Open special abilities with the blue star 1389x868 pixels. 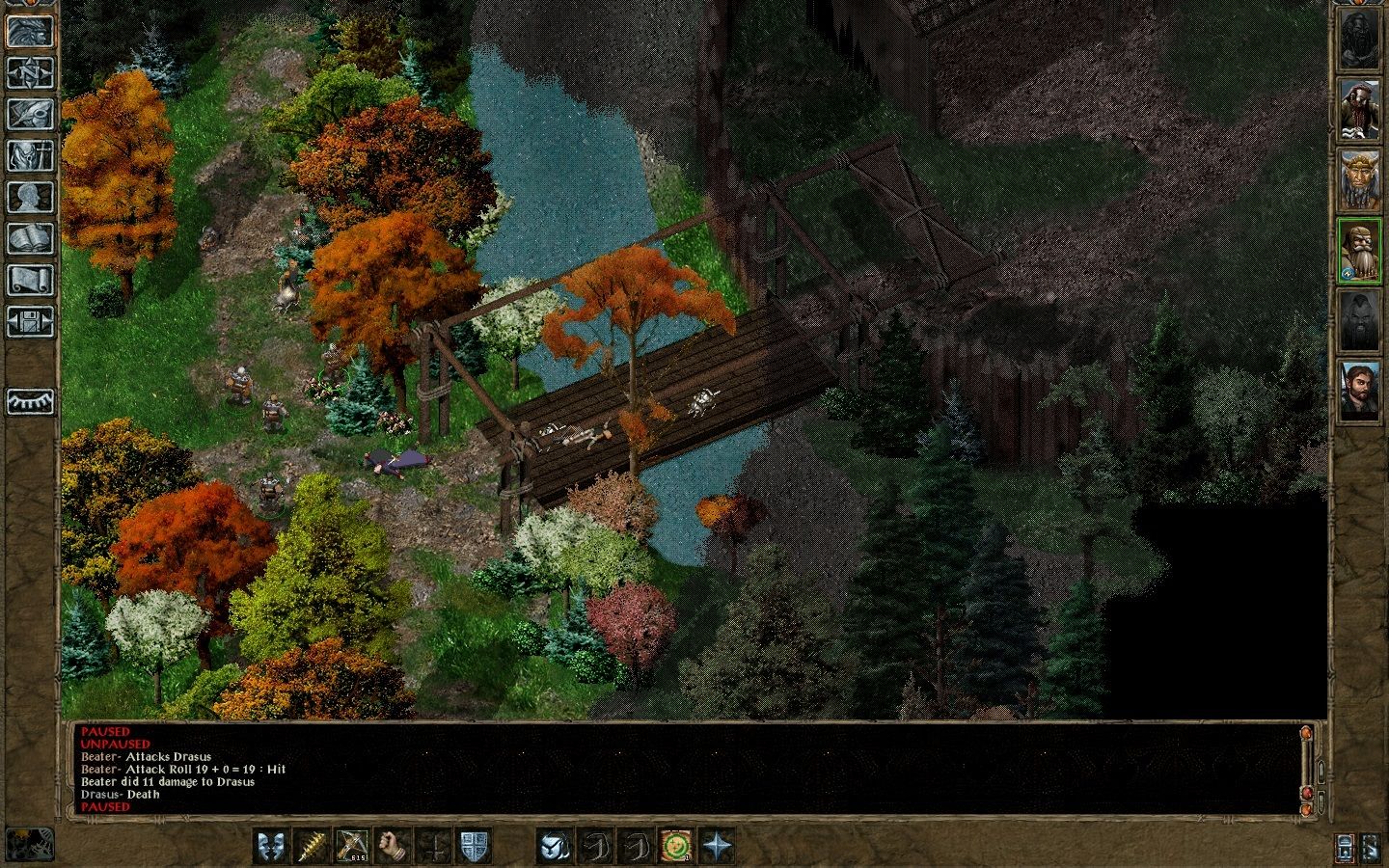click(718, 846)
